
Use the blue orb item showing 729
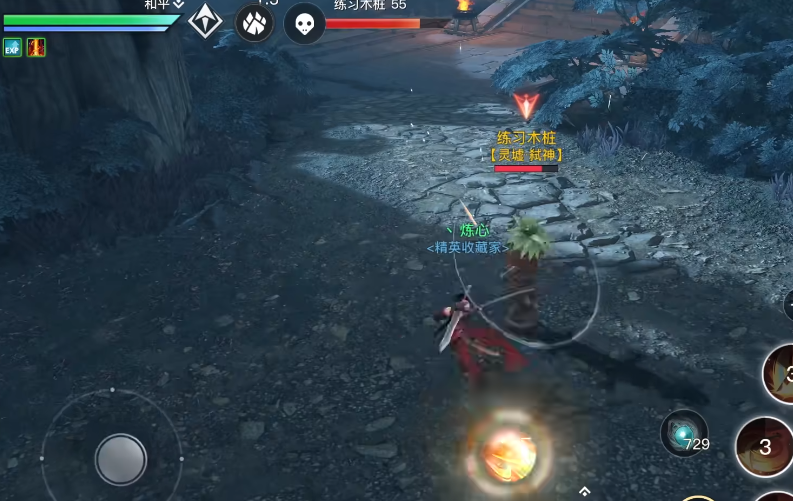684,434
